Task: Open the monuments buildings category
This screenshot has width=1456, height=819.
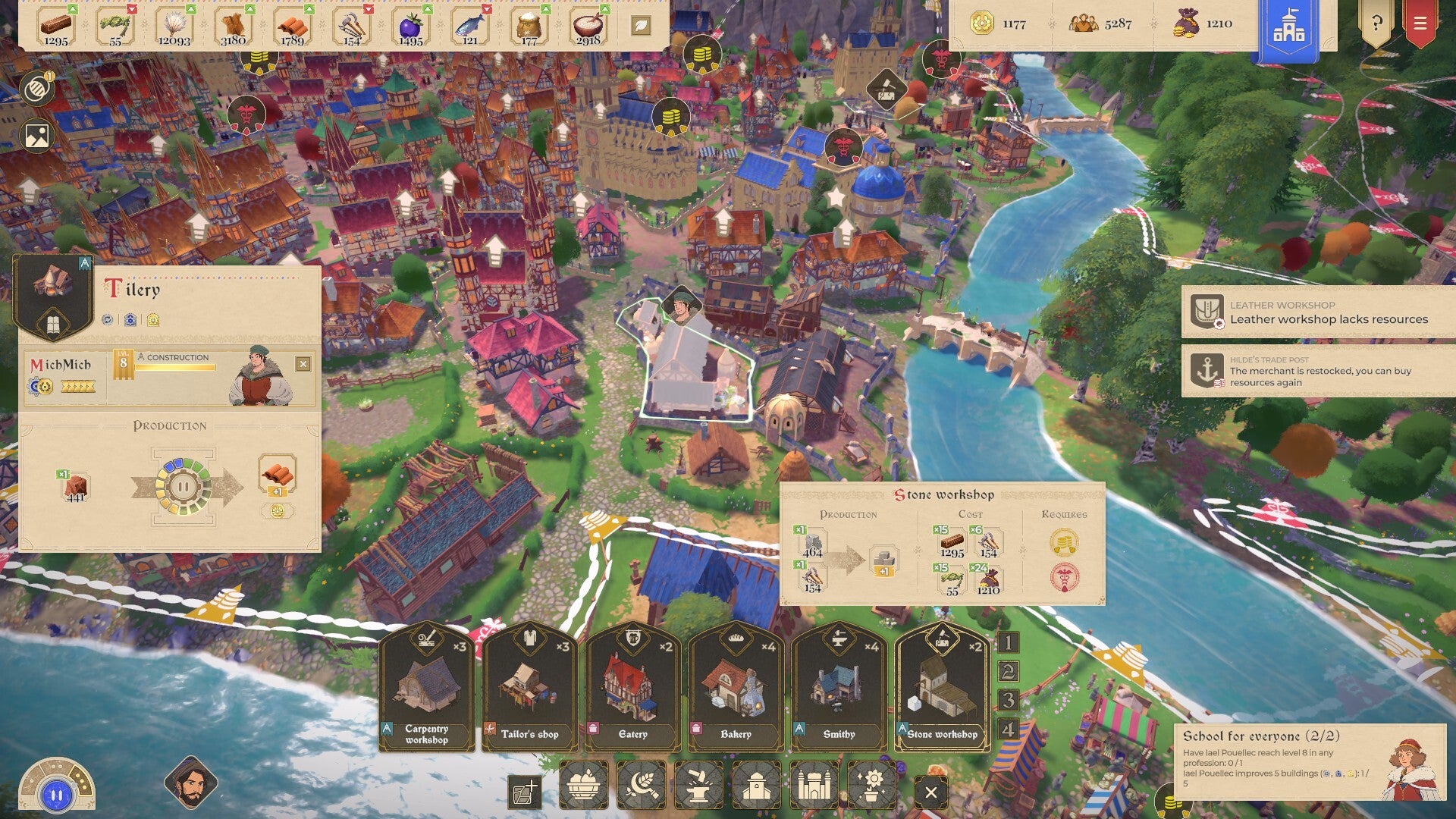Action: pyautogui.click(x=814, y=786)
